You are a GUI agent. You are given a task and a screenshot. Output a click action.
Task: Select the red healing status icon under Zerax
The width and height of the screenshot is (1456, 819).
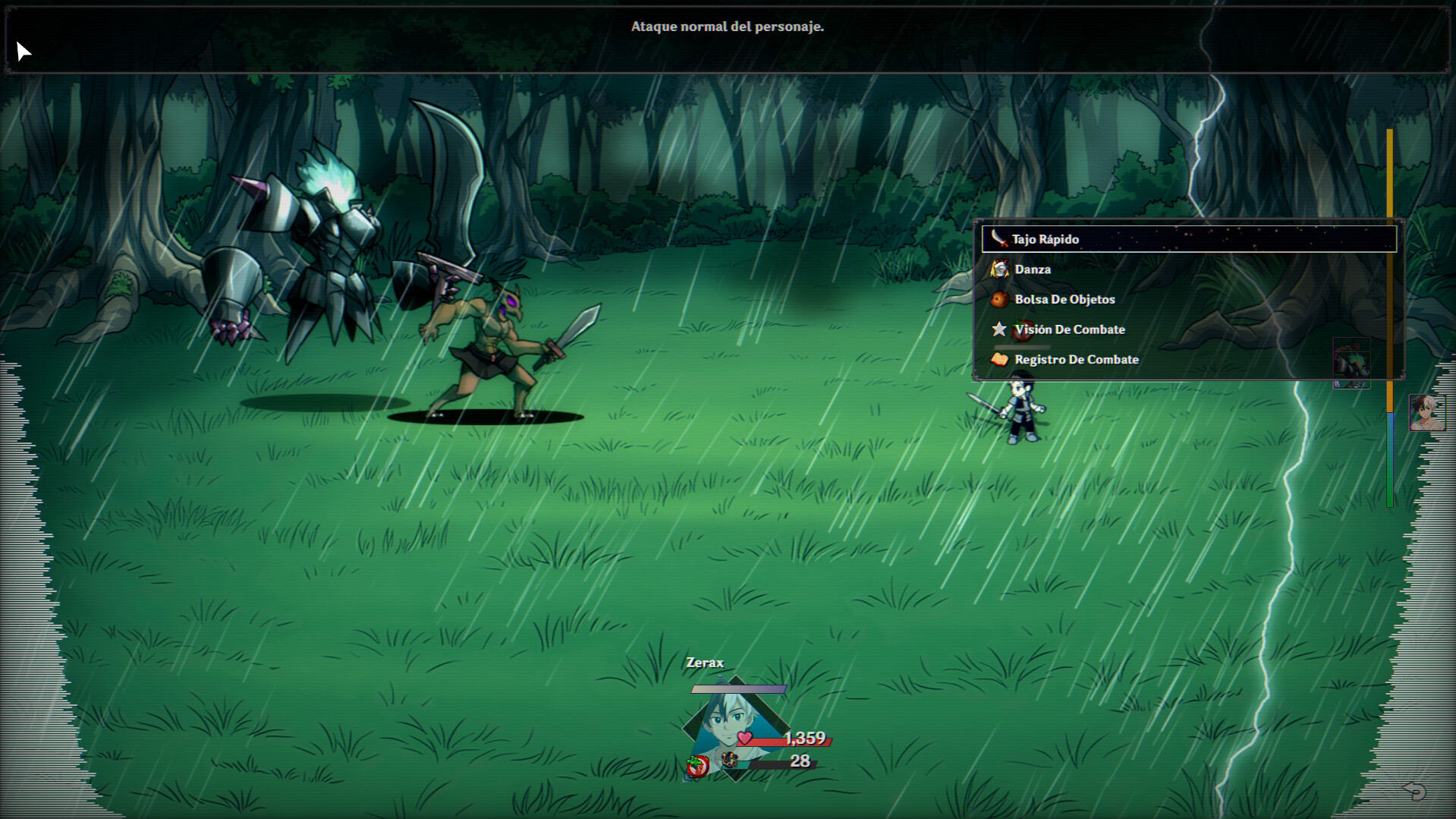click(696, 765)
